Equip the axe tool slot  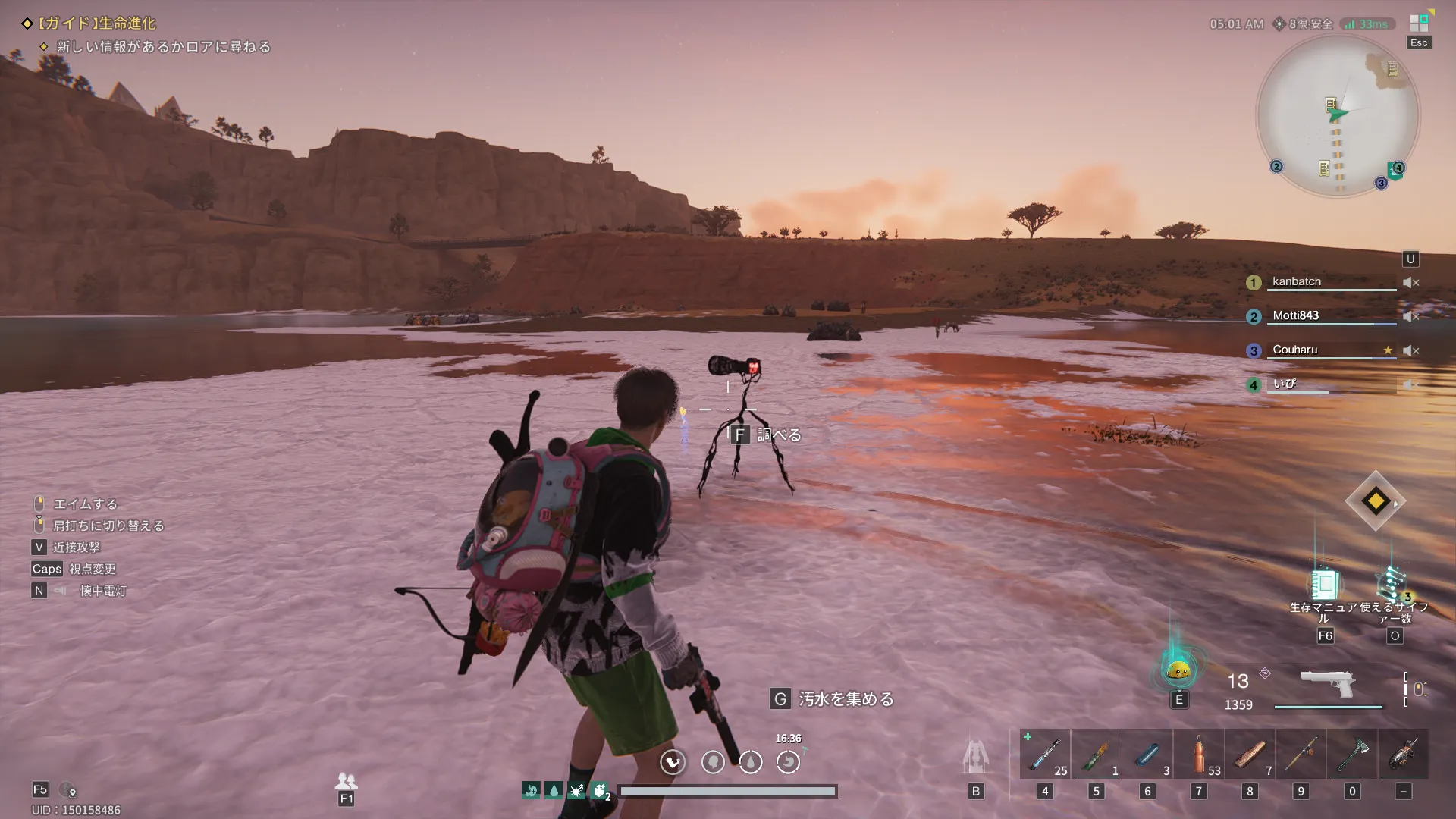tap(1352, 755)
